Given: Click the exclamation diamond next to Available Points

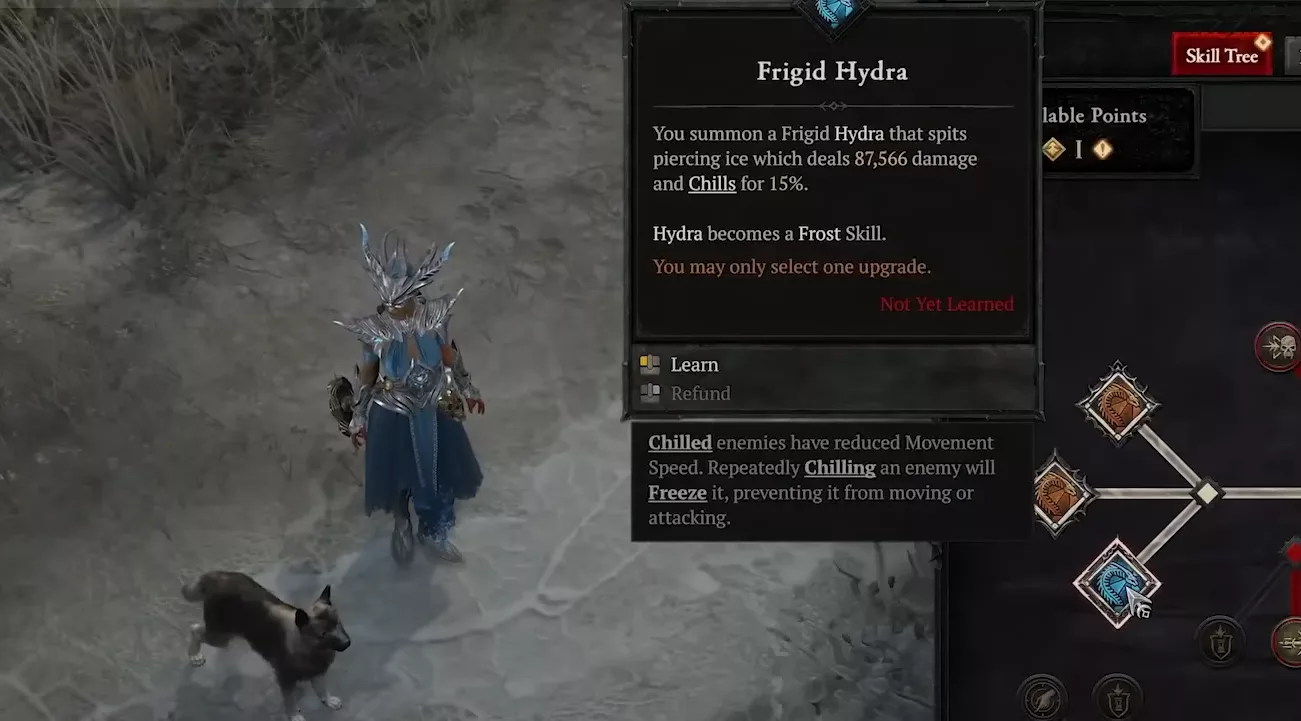Looking at the screenshot, I should tap(1101, 149).
